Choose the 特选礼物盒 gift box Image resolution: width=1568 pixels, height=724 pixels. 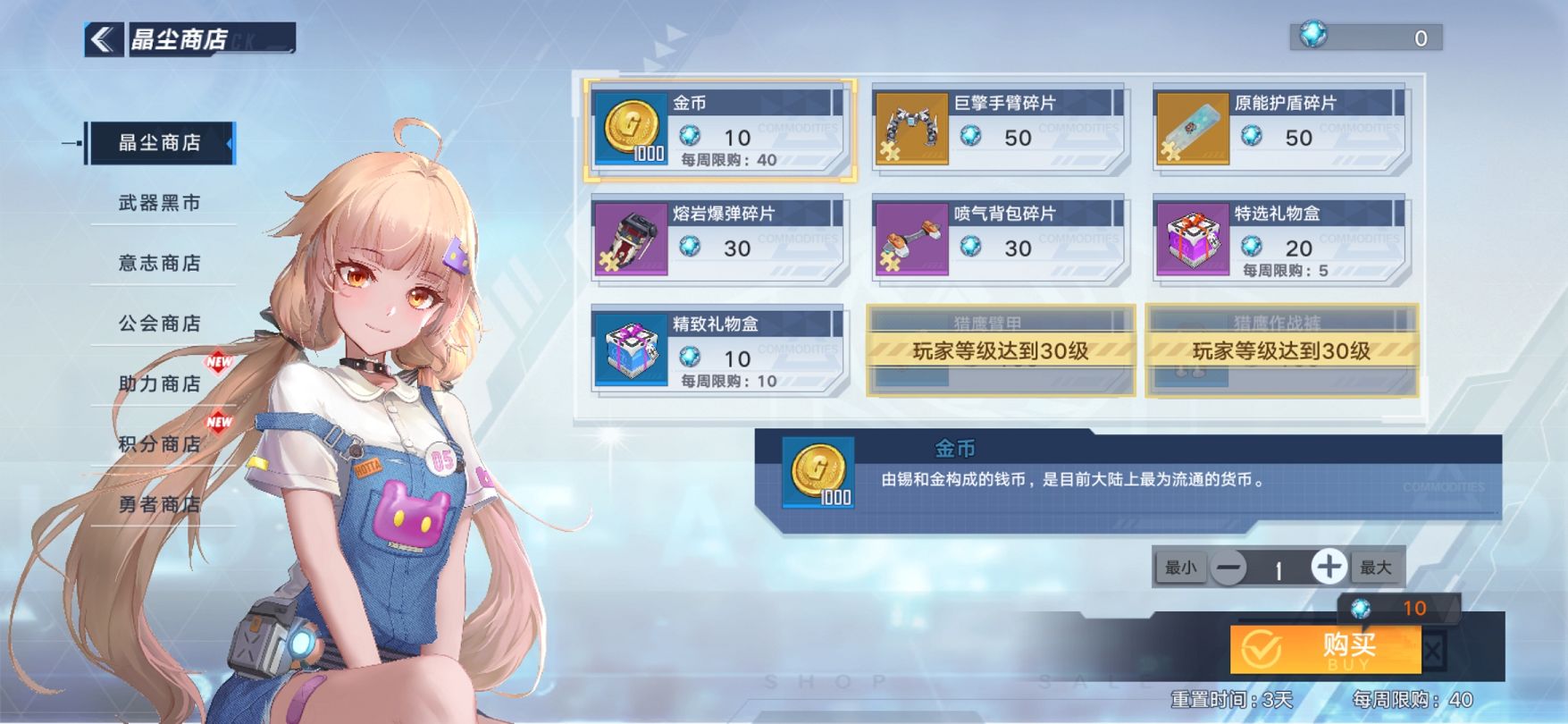point(1280,240)
